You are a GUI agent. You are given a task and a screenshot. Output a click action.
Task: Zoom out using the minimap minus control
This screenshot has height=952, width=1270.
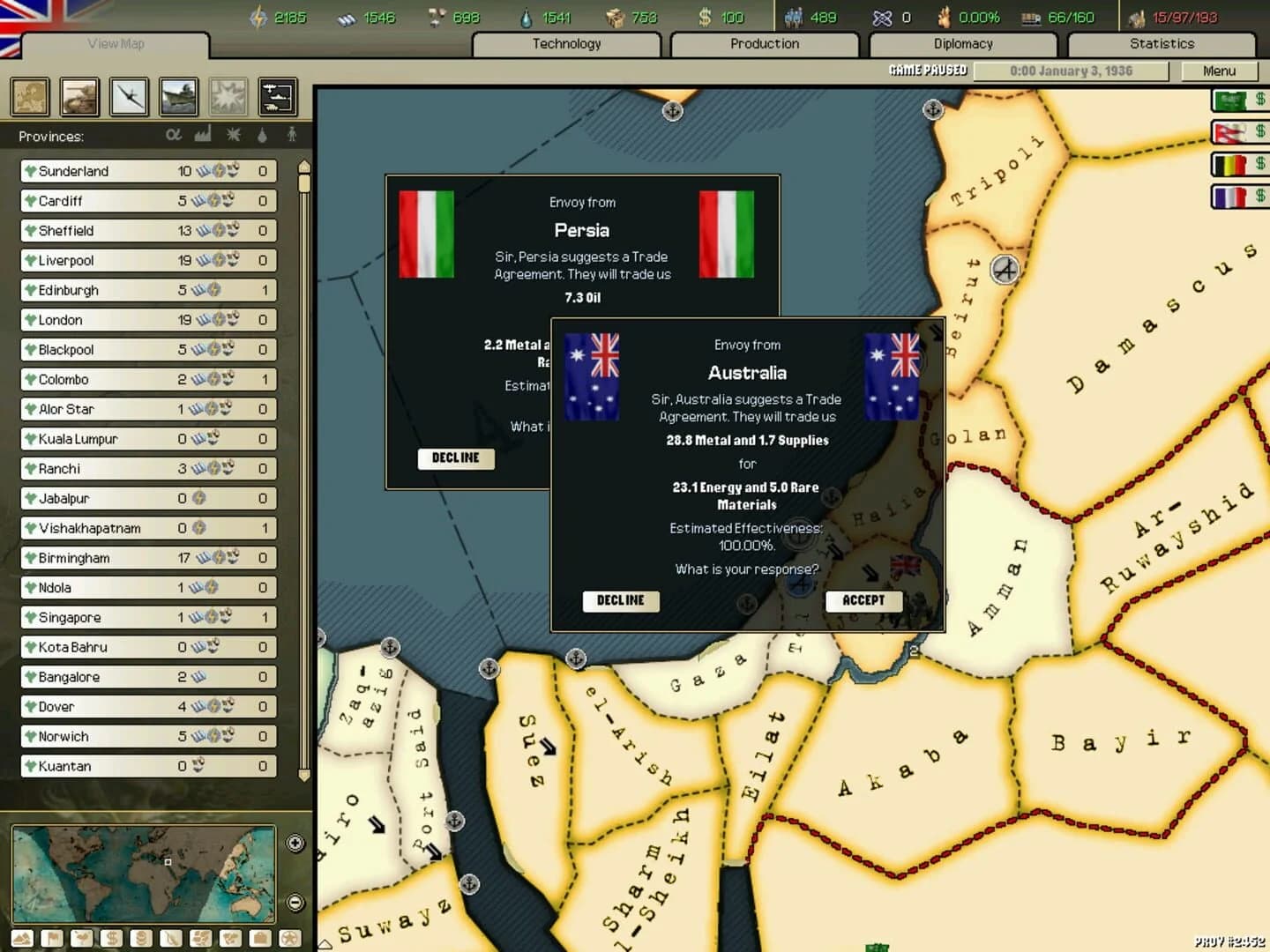(x=295, y=903)
